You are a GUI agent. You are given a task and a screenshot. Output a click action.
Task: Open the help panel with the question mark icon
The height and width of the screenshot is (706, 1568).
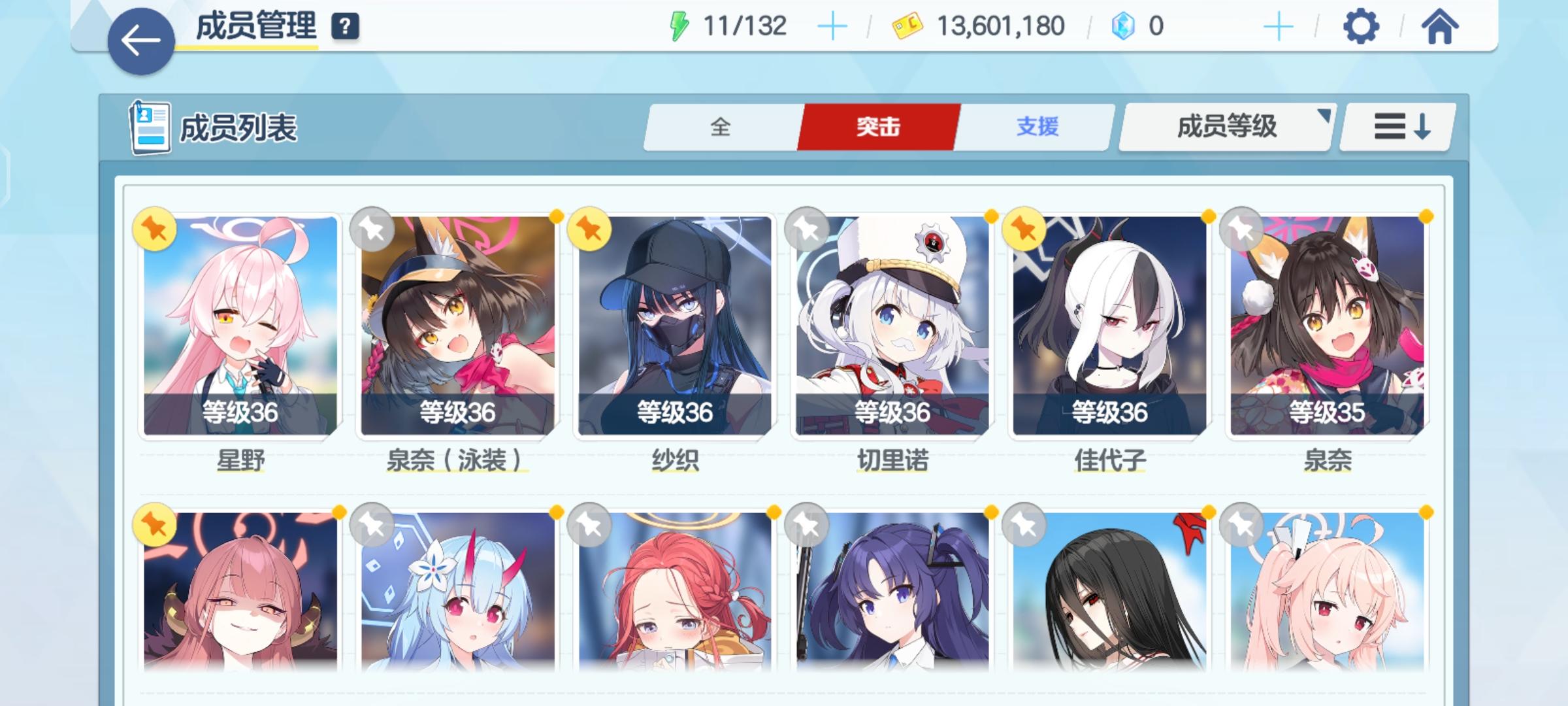pos(344,27)
